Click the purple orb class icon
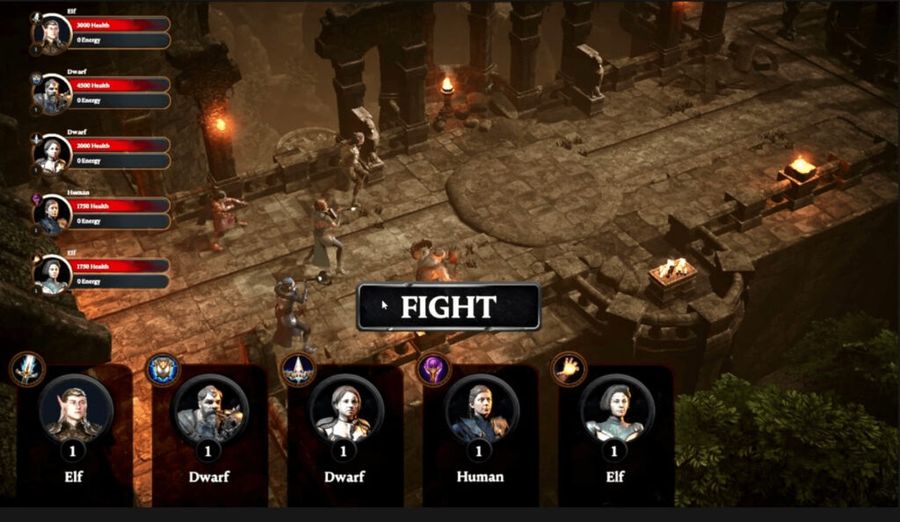The height and width of the screenshot is (522, 900). (434, 369)
